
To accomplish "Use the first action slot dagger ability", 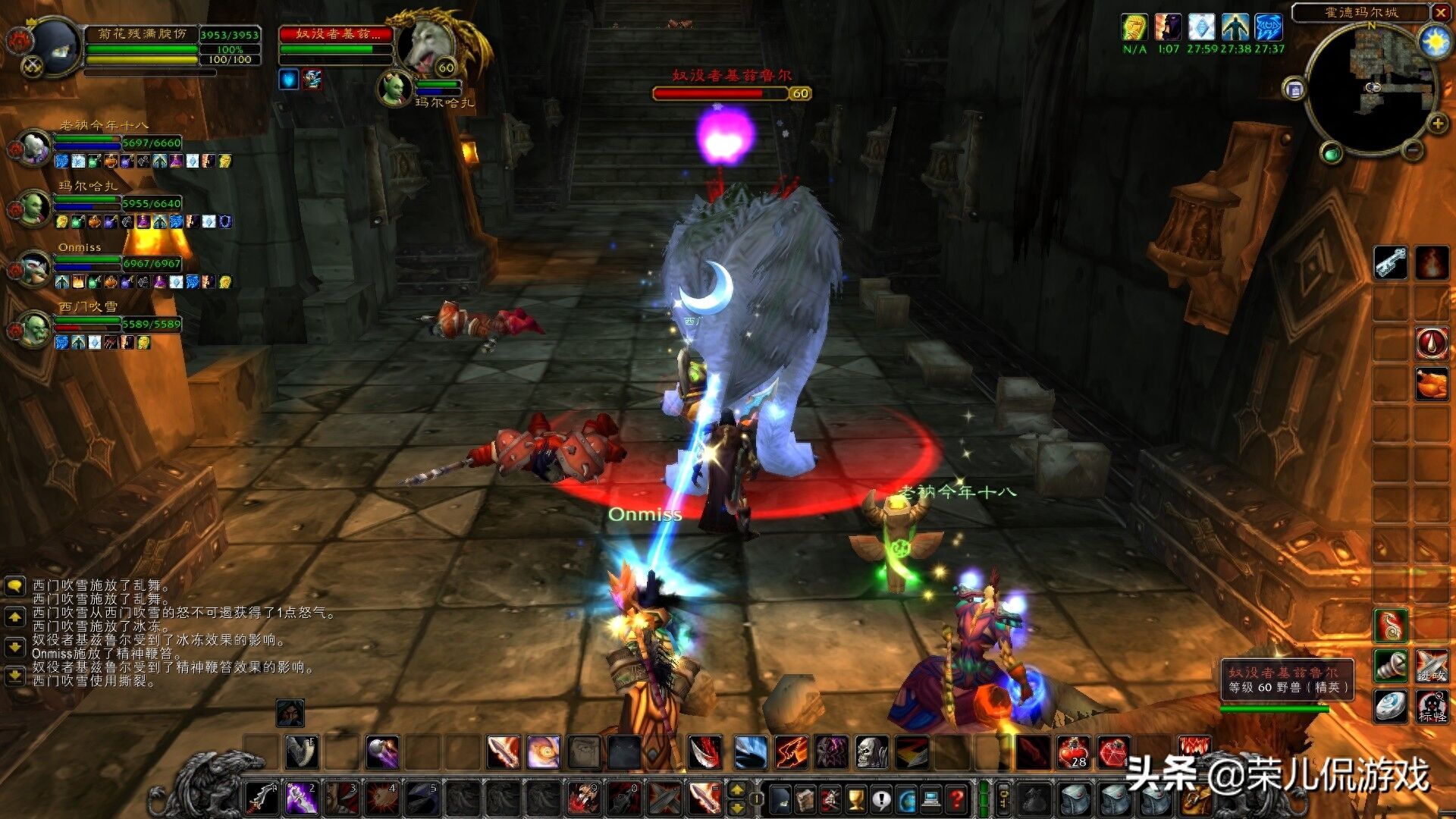I will coord(262,799).
